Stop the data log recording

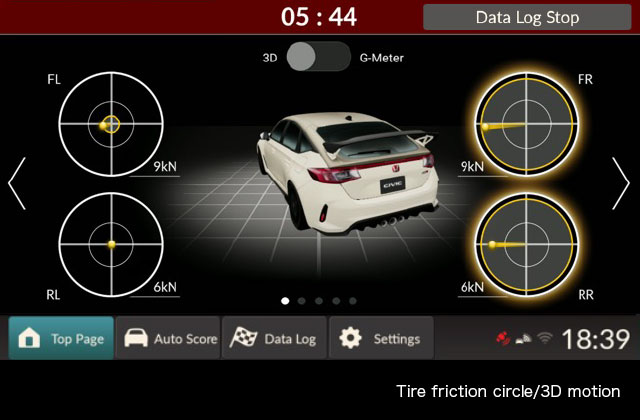(527, 17)
